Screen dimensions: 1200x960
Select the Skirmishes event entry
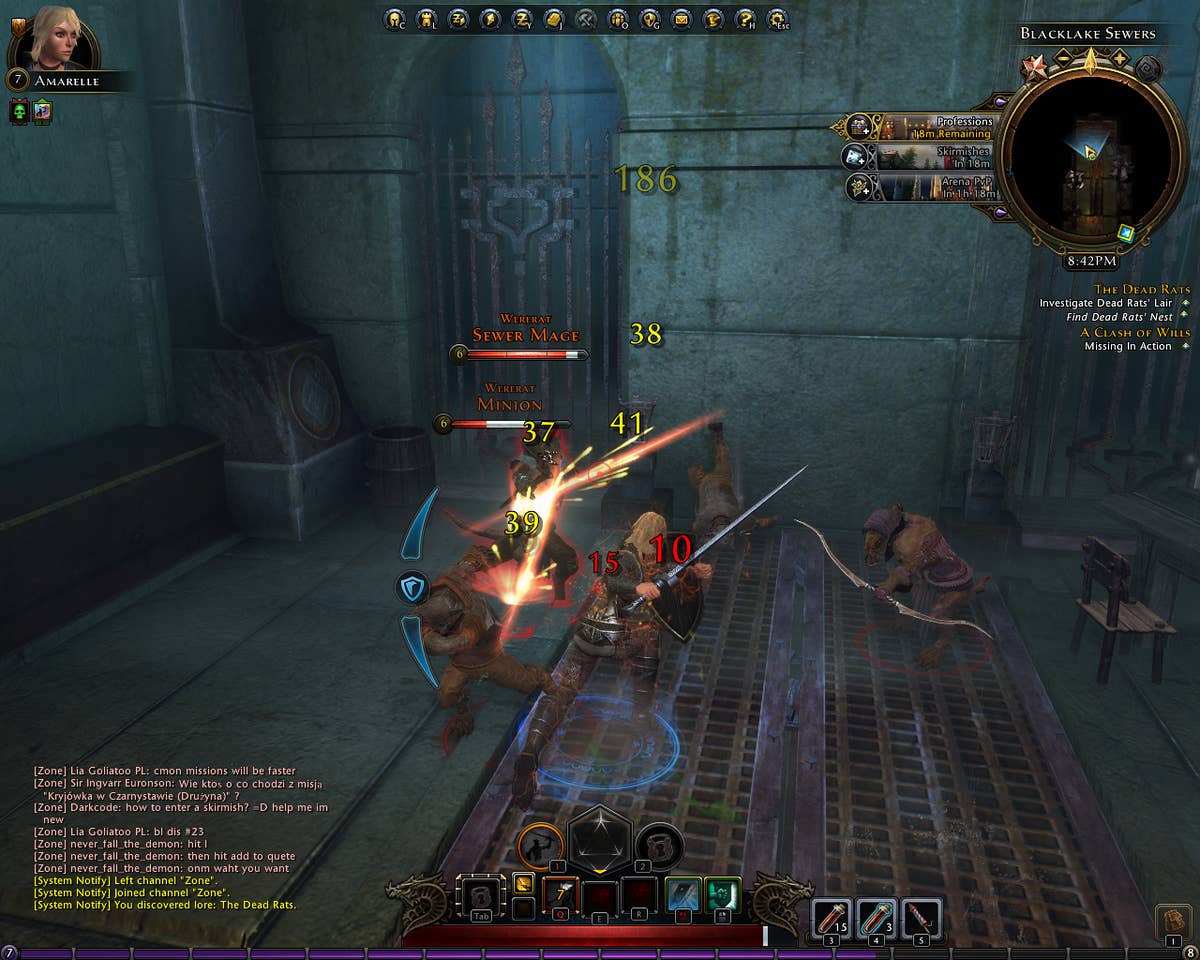(x=920, y=157)
